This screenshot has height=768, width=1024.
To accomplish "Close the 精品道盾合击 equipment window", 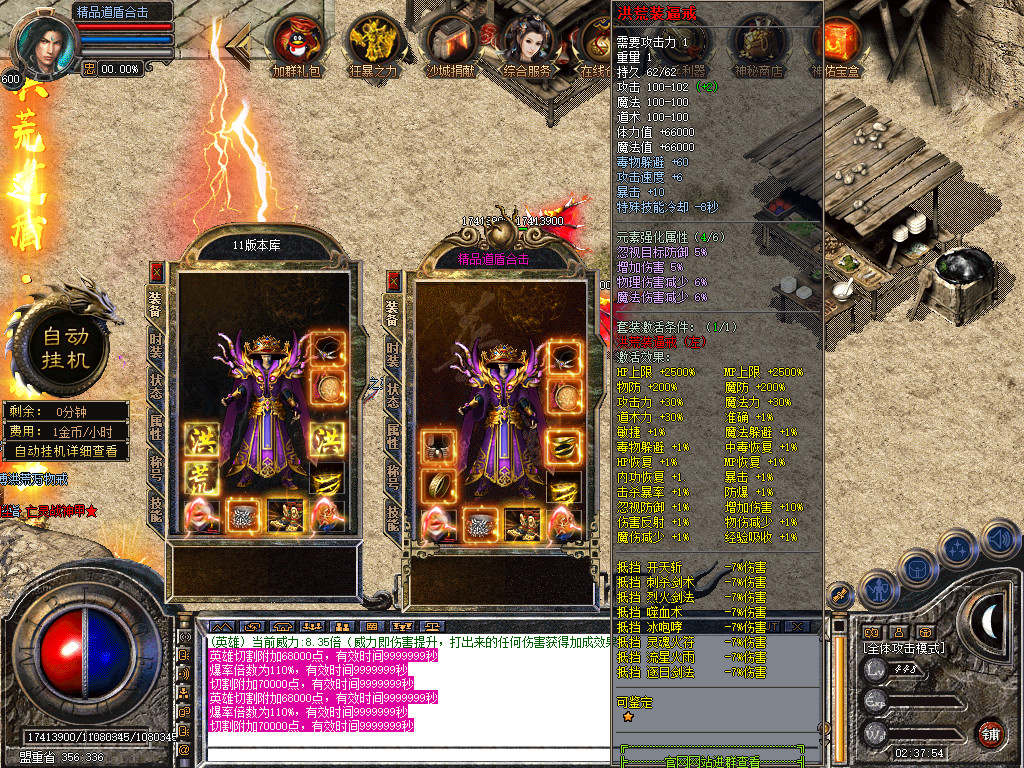I will pyautogui.click(x=393, y=281).
